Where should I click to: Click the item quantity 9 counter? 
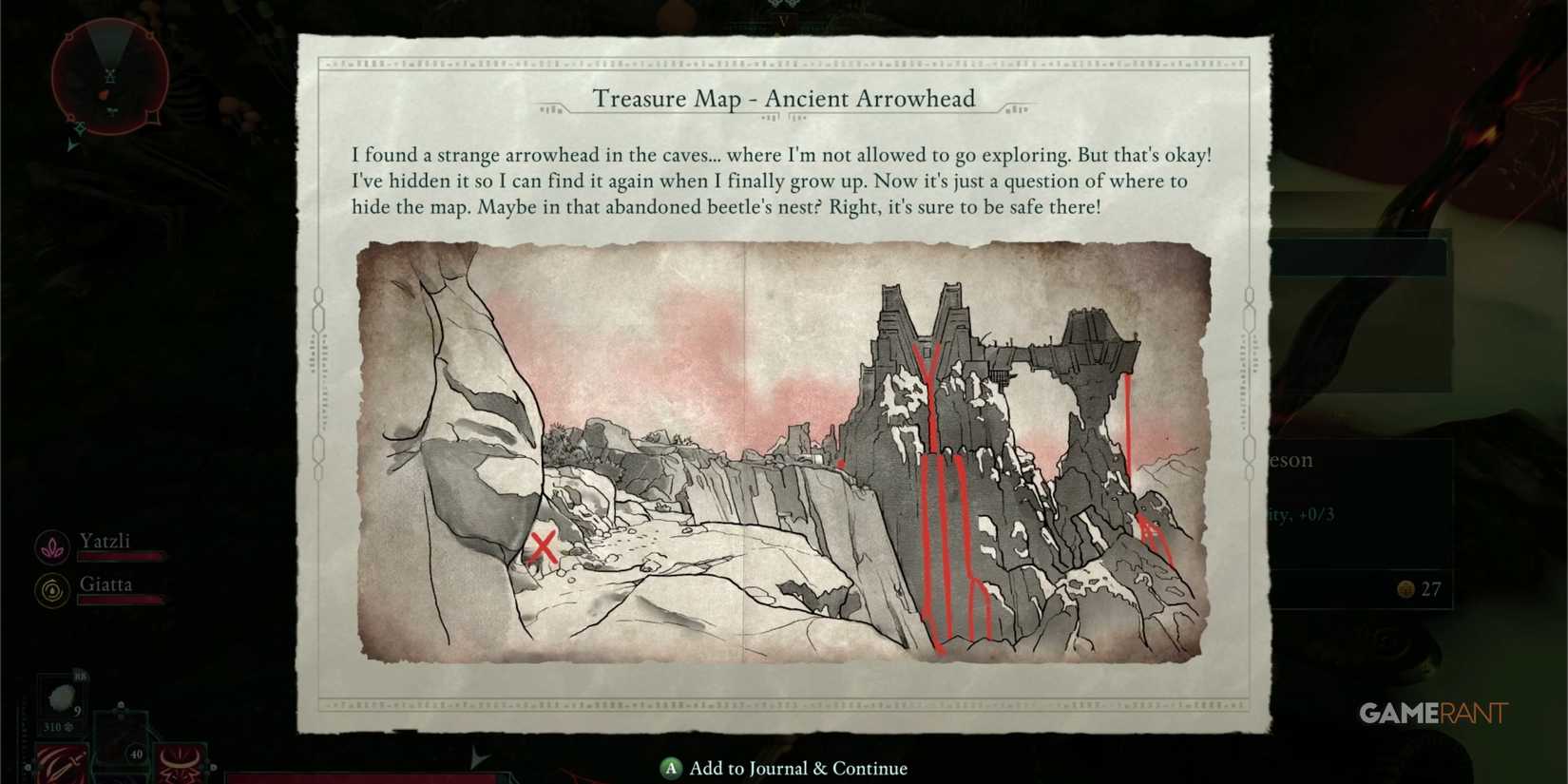77,711
